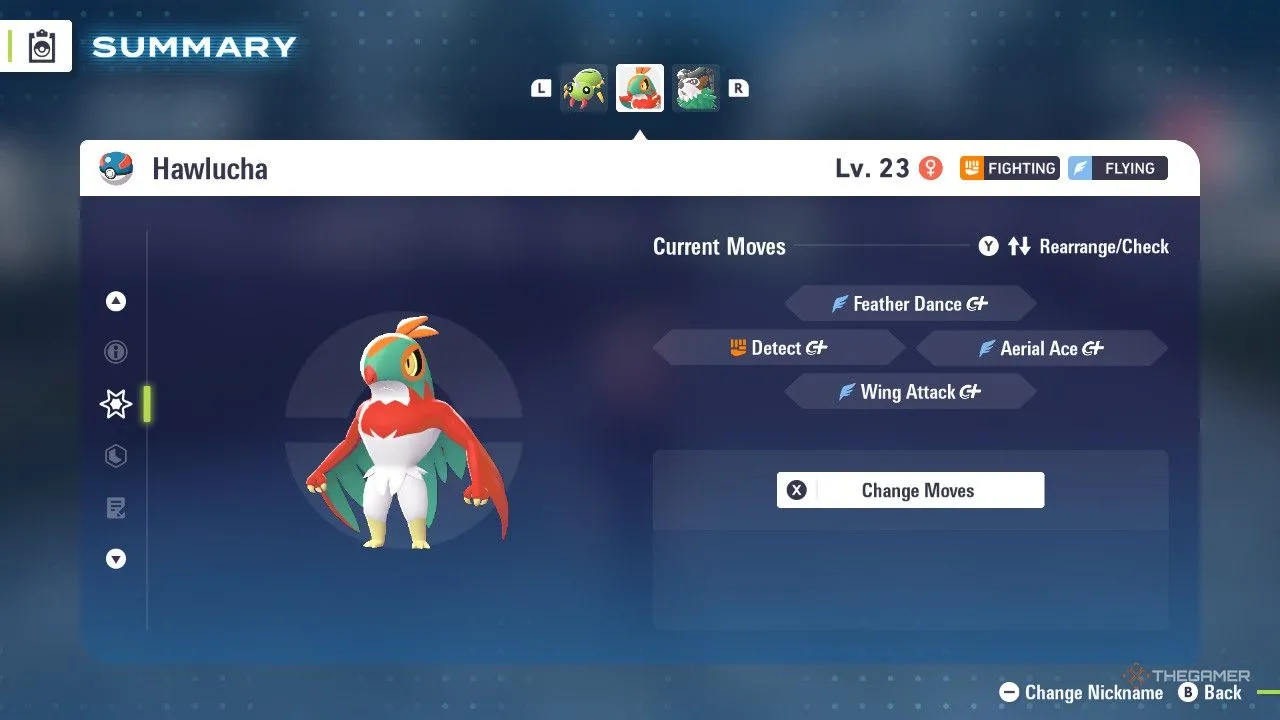The width and height of the screenshot is (1280, 720).
Task: Toggle the FIGHTING type badge
Action: (x=1009, y=168)
